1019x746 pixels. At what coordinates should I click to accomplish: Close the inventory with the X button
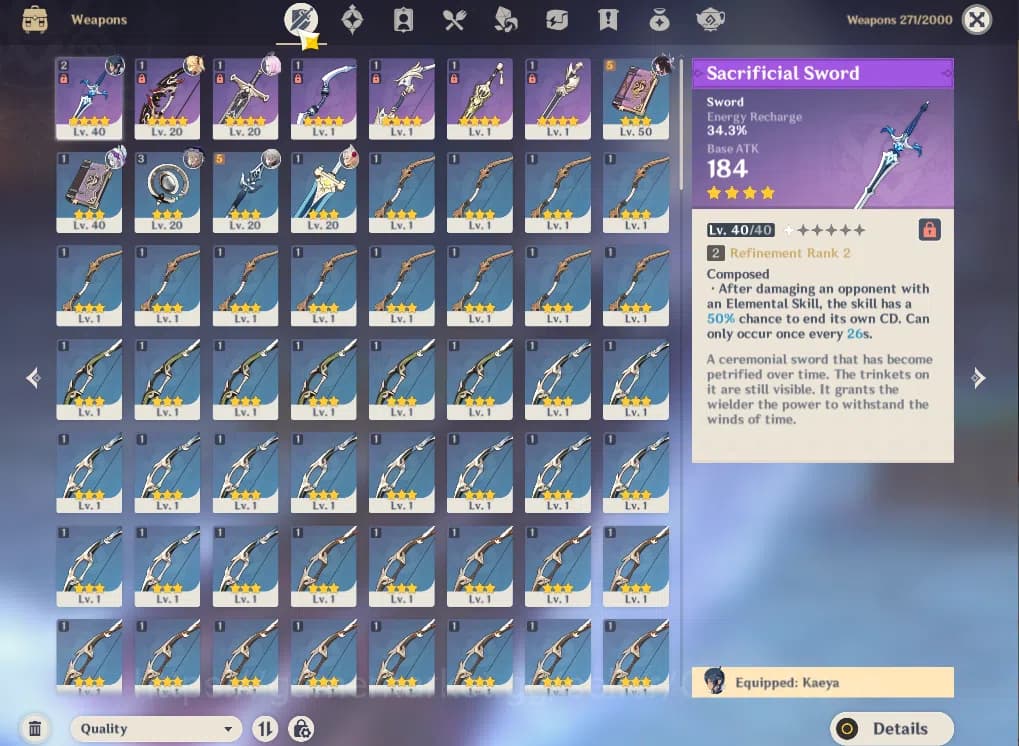[x=976, y=19]
